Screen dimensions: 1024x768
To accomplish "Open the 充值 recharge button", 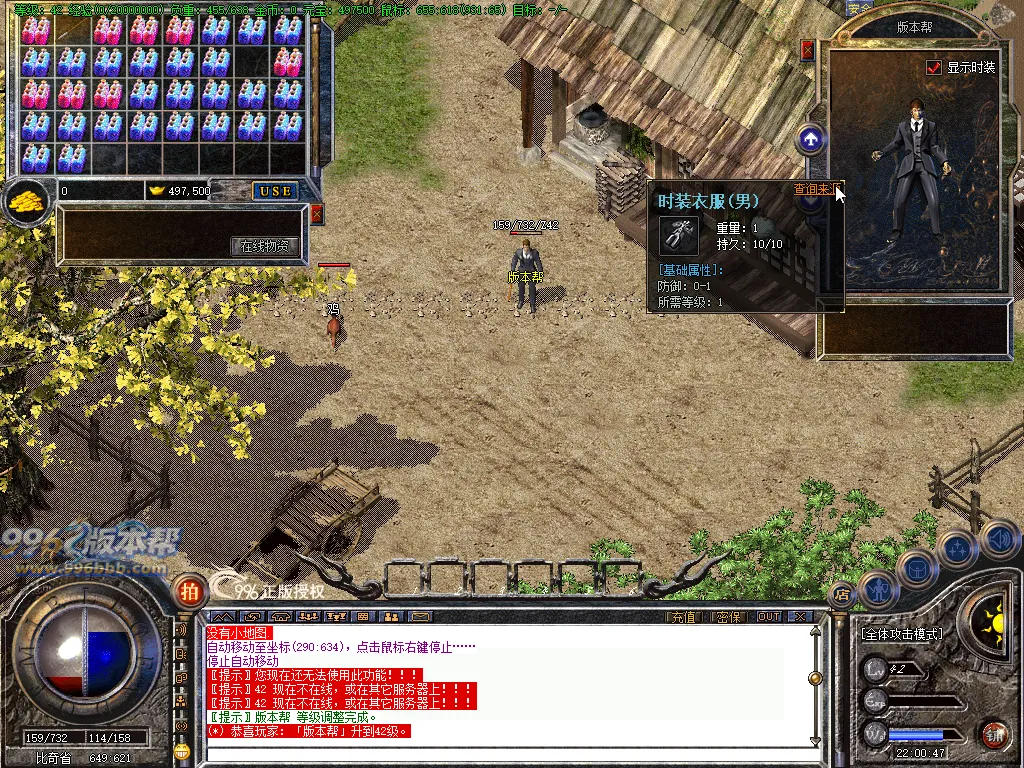I will point(682,617).
